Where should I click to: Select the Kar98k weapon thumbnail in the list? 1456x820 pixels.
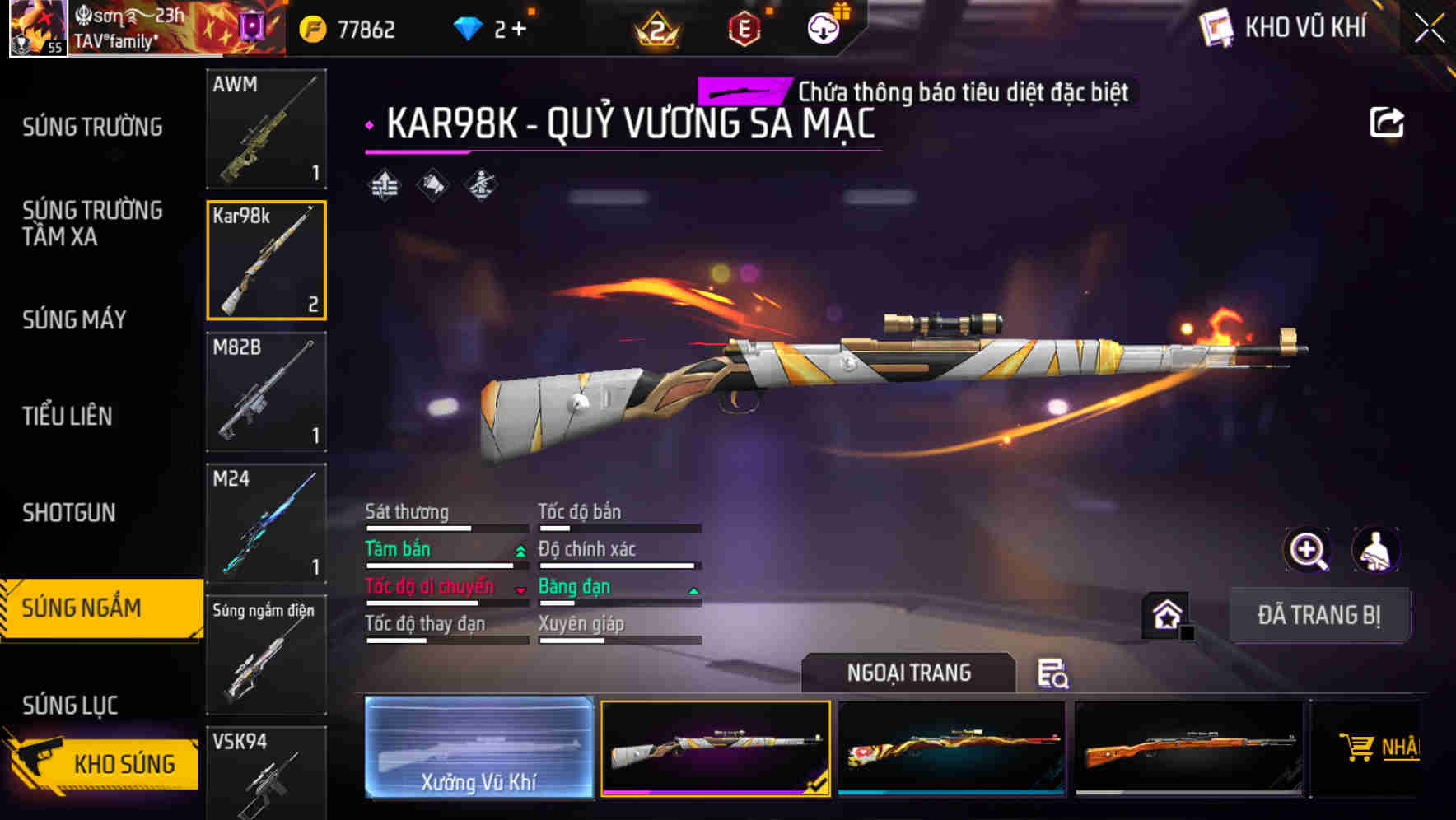[266, 260]
